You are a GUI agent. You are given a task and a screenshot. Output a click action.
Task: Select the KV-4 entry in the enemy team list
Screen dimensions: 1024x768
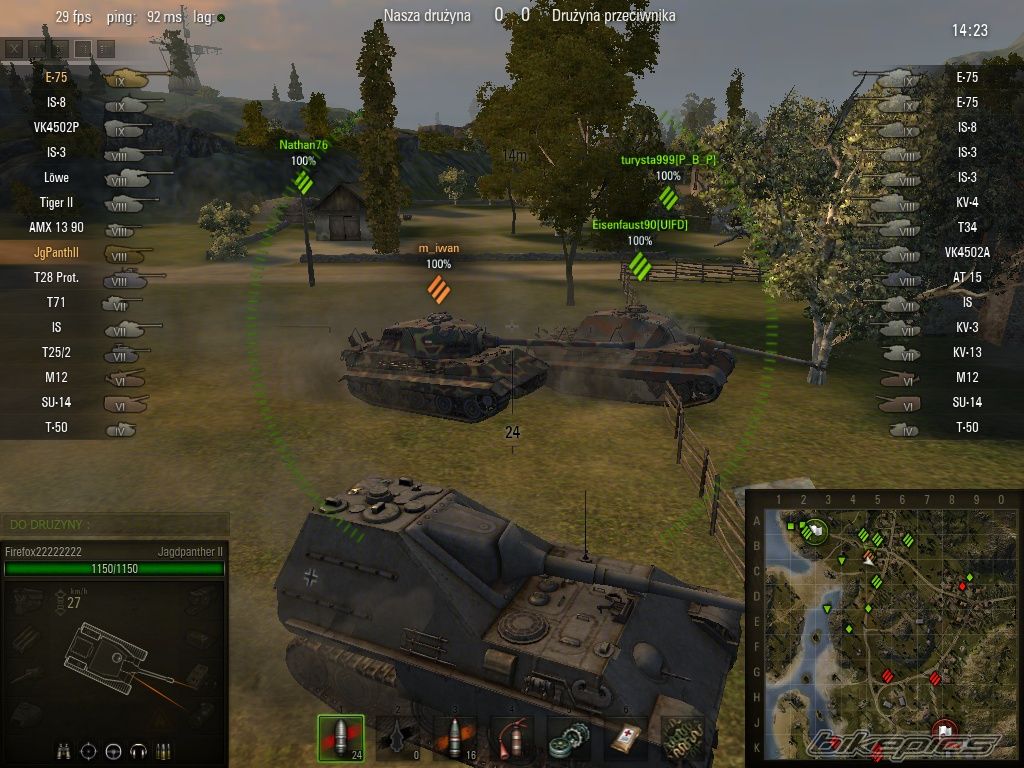coord(966,202)
